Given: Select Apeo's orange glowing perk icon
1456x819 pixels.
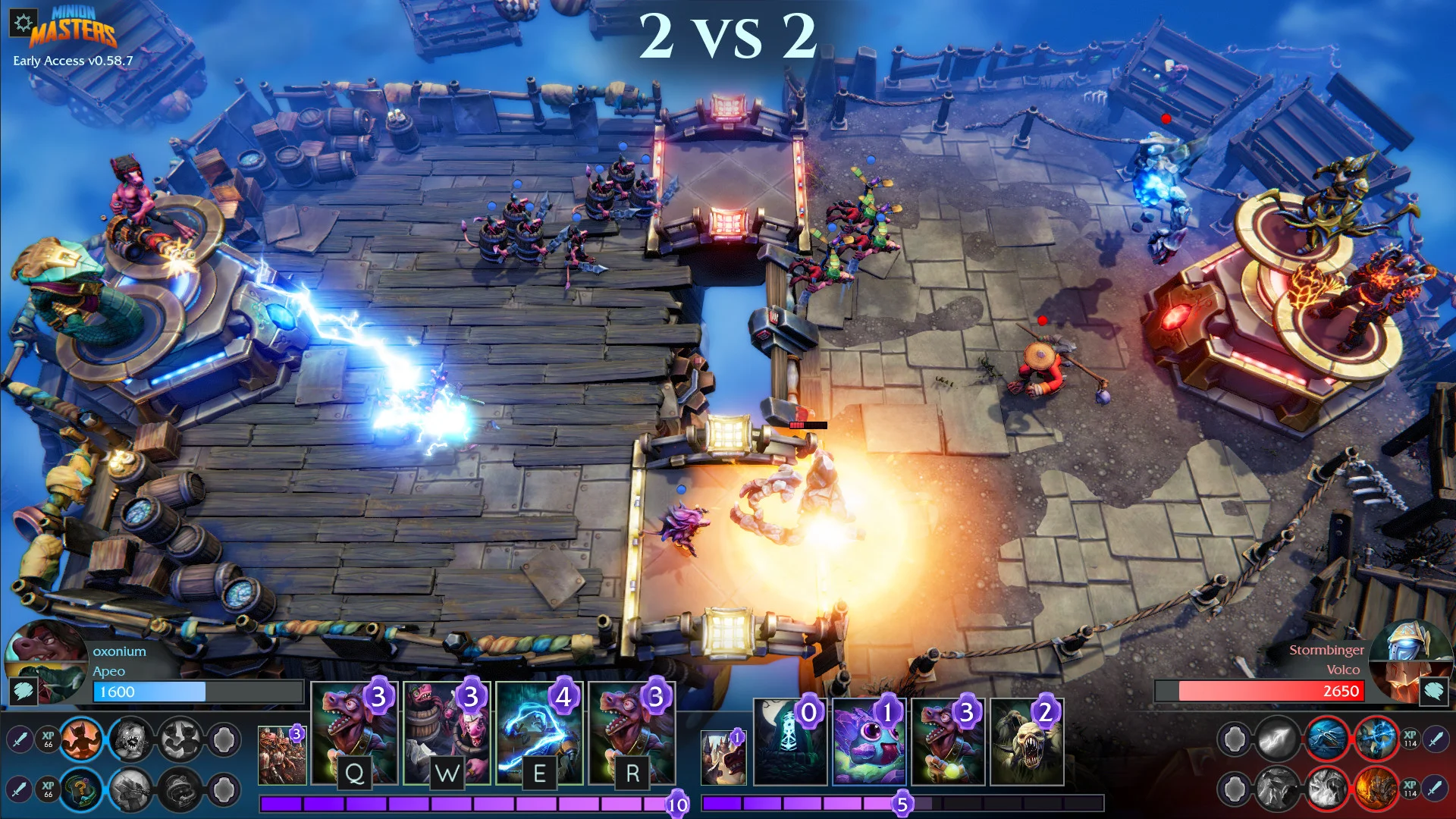Looking at the screenshot, I should pyautogui.click(x=83, y=740).
